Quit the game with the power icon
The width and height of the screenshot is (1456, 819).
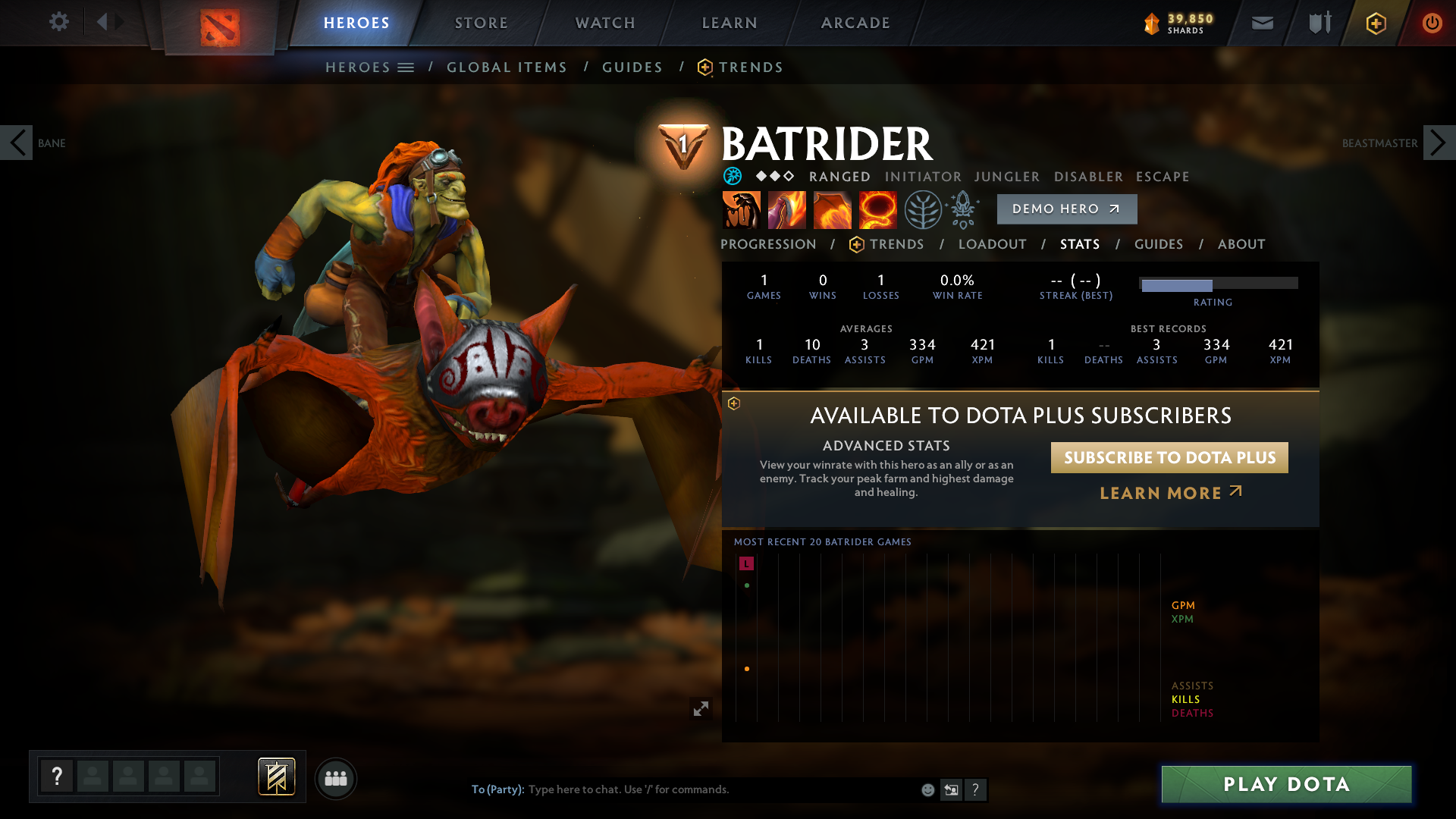1432,23
